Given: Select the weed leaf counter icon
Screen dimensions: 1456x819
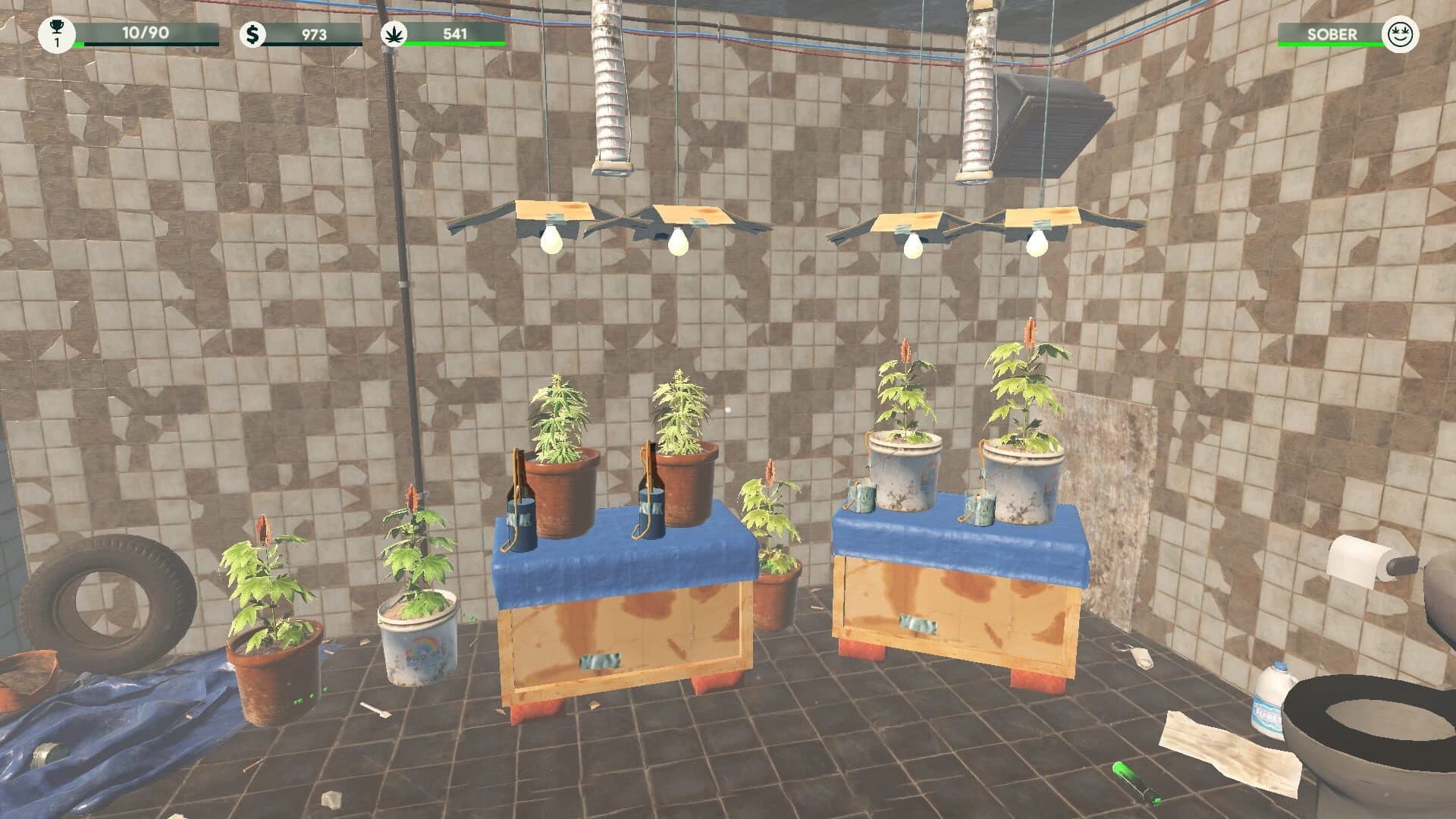Looking at the screenshot, I should click(396, 33).
